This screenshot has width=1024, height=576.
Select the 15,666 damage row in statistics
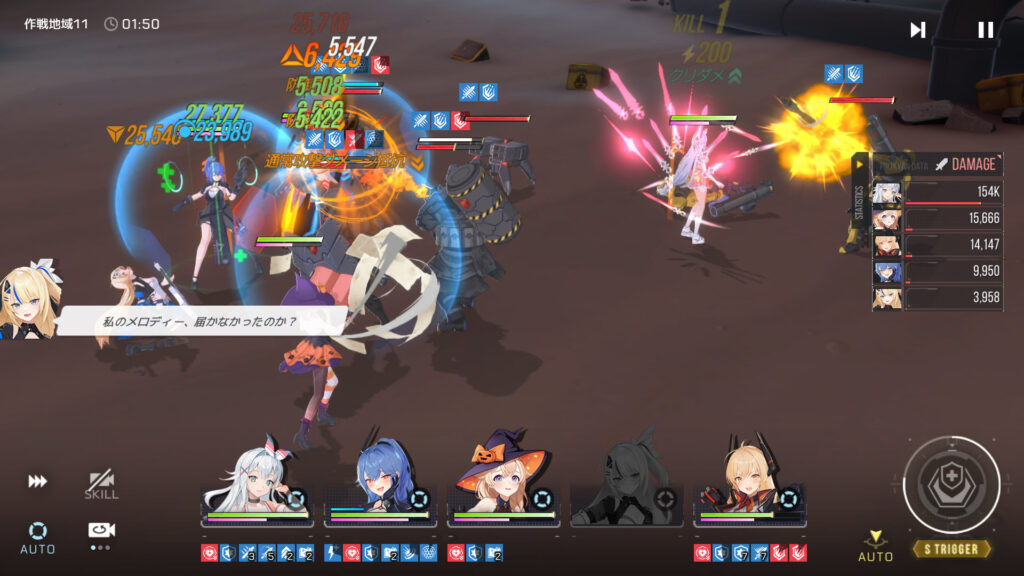[937, 219]
